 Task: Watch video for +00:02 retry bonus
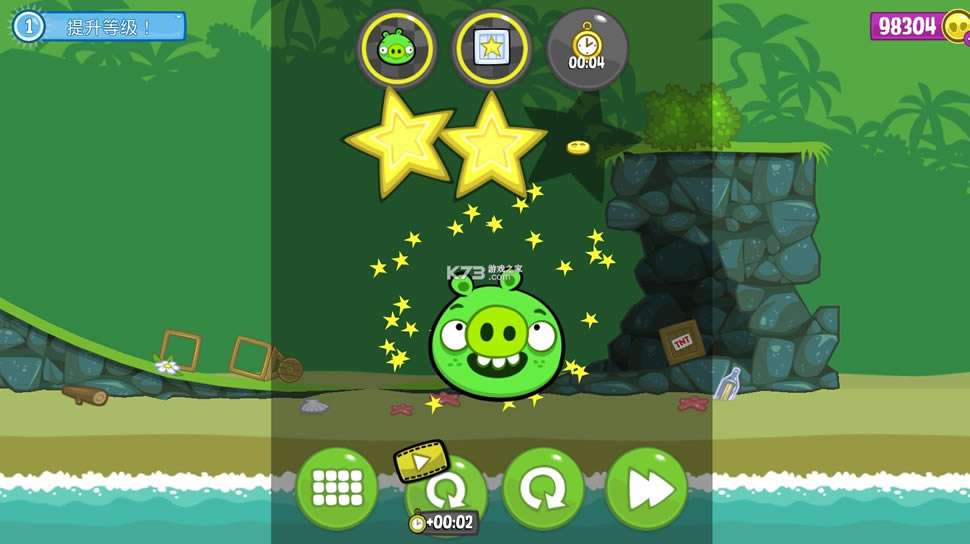click(x=443, y=492)
